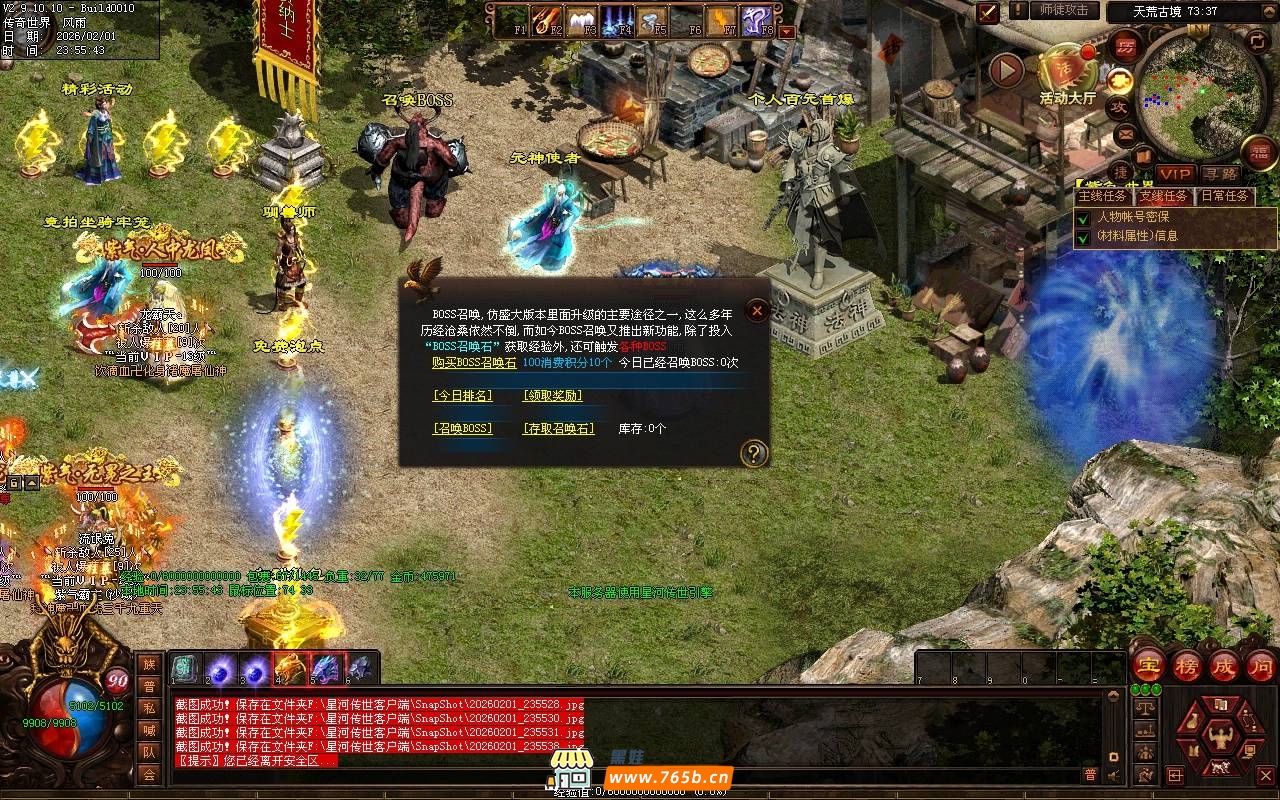Select the 私 private chat channel
Viewport: 1280px width, 800px height.
coord(148,708)
